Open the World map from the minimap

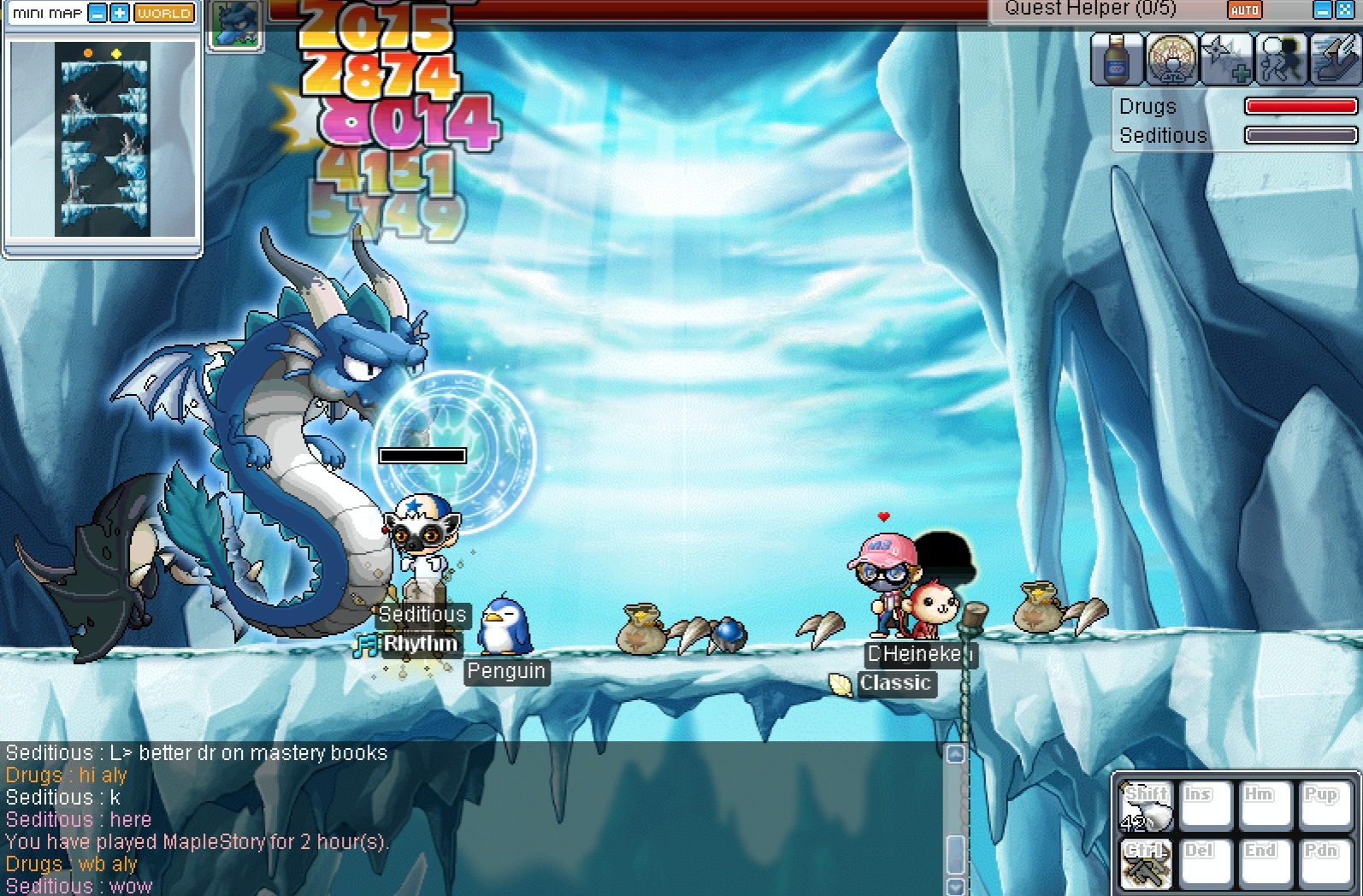click(x=164, y=14)
